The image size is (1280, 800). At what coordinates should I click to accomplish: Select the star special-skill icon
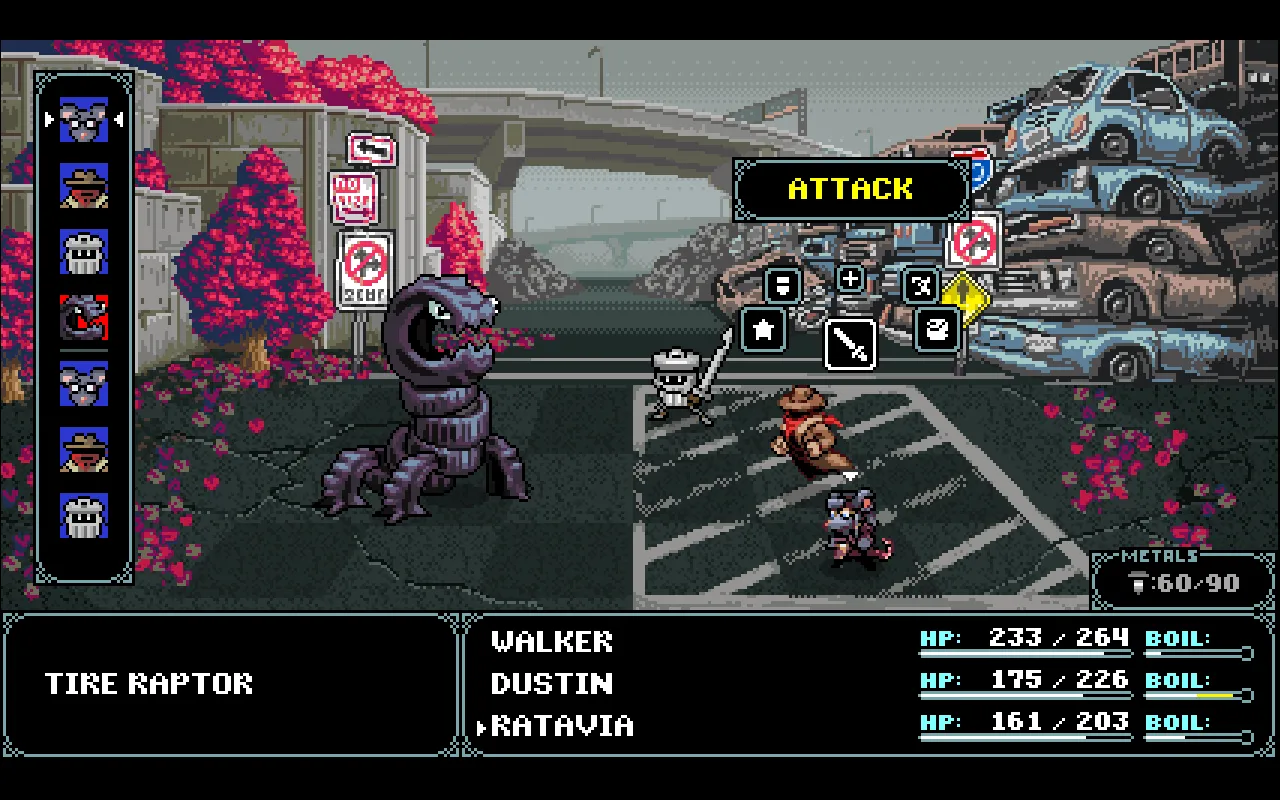(763, 331)
